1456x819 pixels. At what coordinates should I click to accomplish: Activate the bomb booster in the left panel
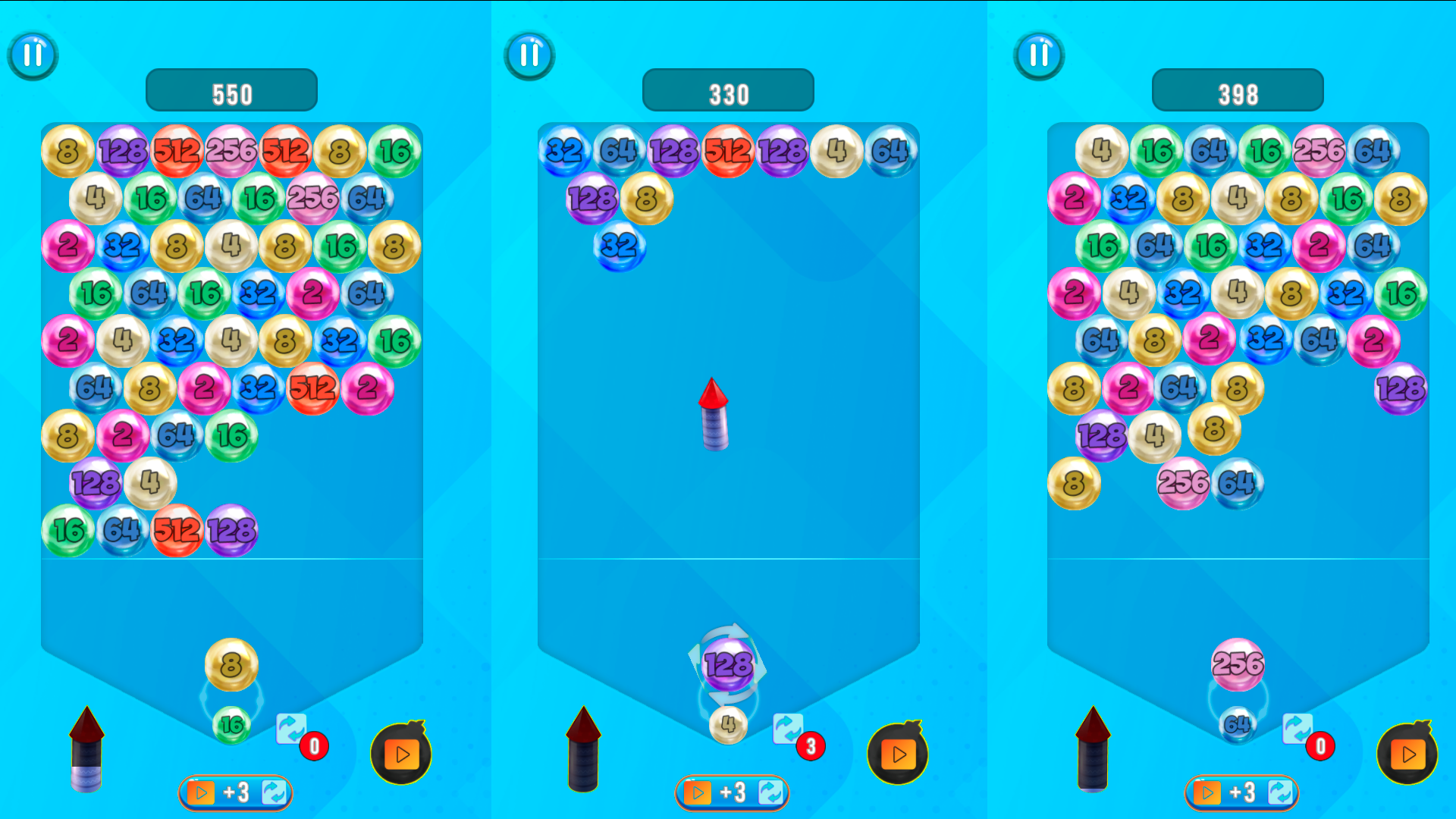coord(402,754)
